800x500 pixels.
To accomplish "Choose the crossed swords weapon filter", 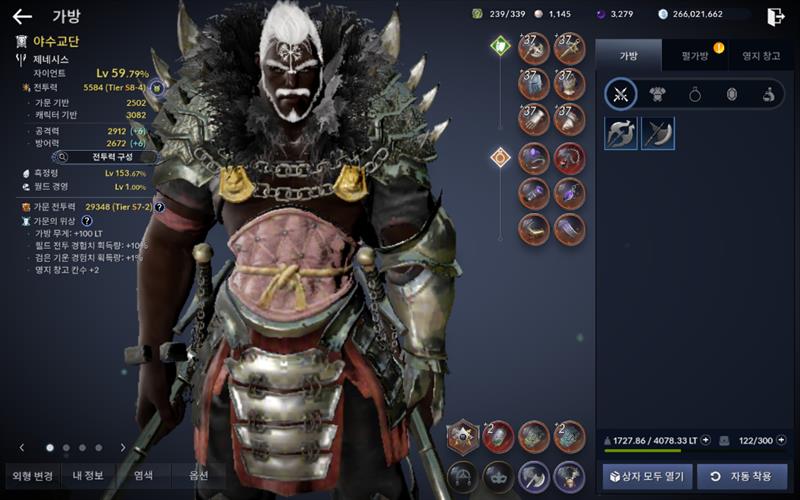I will click(621, 95).
